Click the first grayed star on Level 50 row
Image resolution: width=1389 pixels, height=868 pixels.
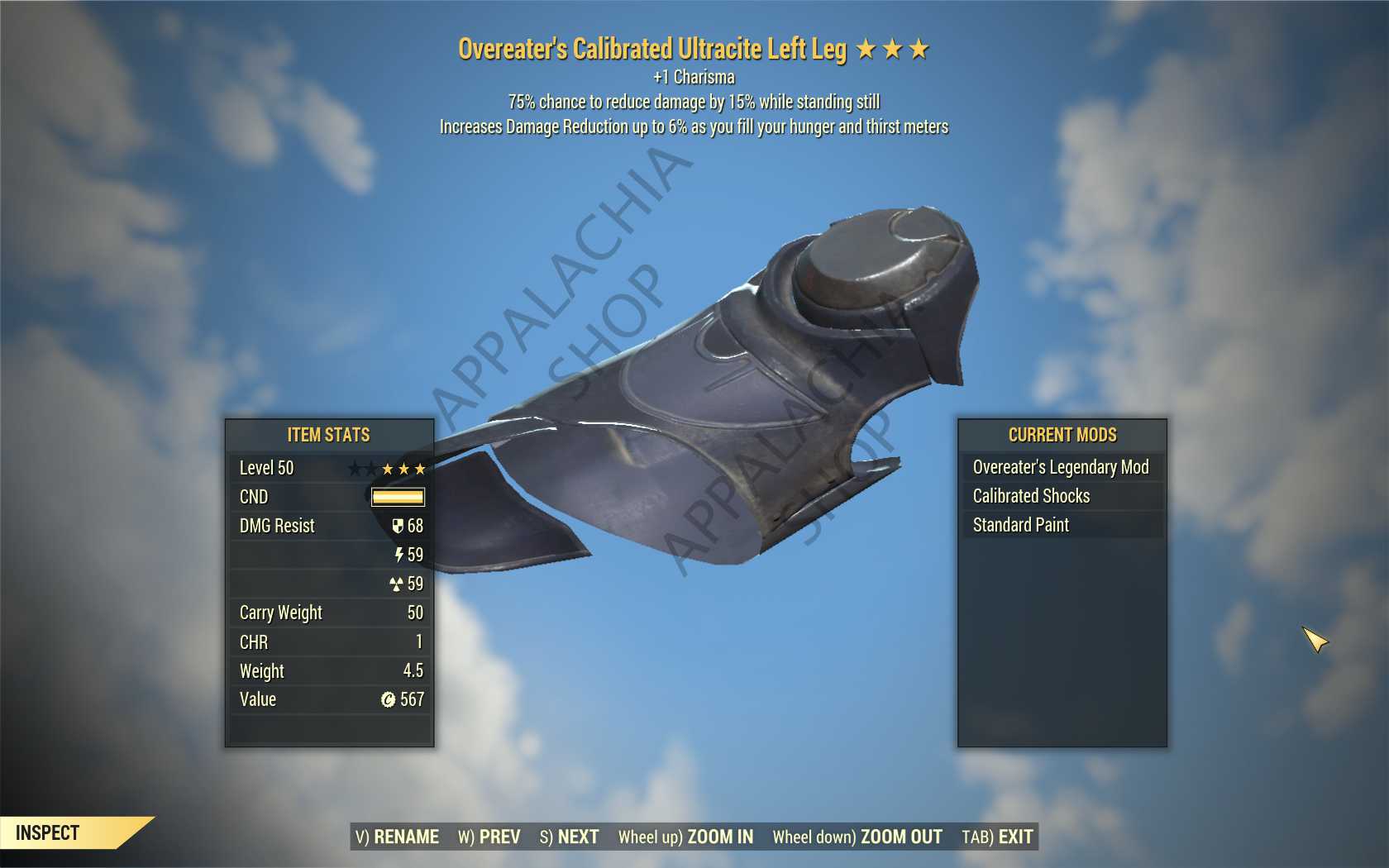[x=354, y=468]
